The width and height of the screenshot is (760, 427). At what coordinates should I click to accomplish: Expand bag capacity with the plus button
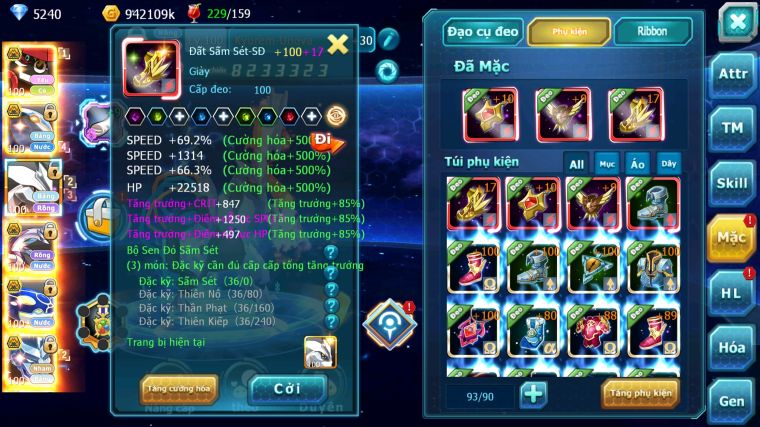(533, 394)
